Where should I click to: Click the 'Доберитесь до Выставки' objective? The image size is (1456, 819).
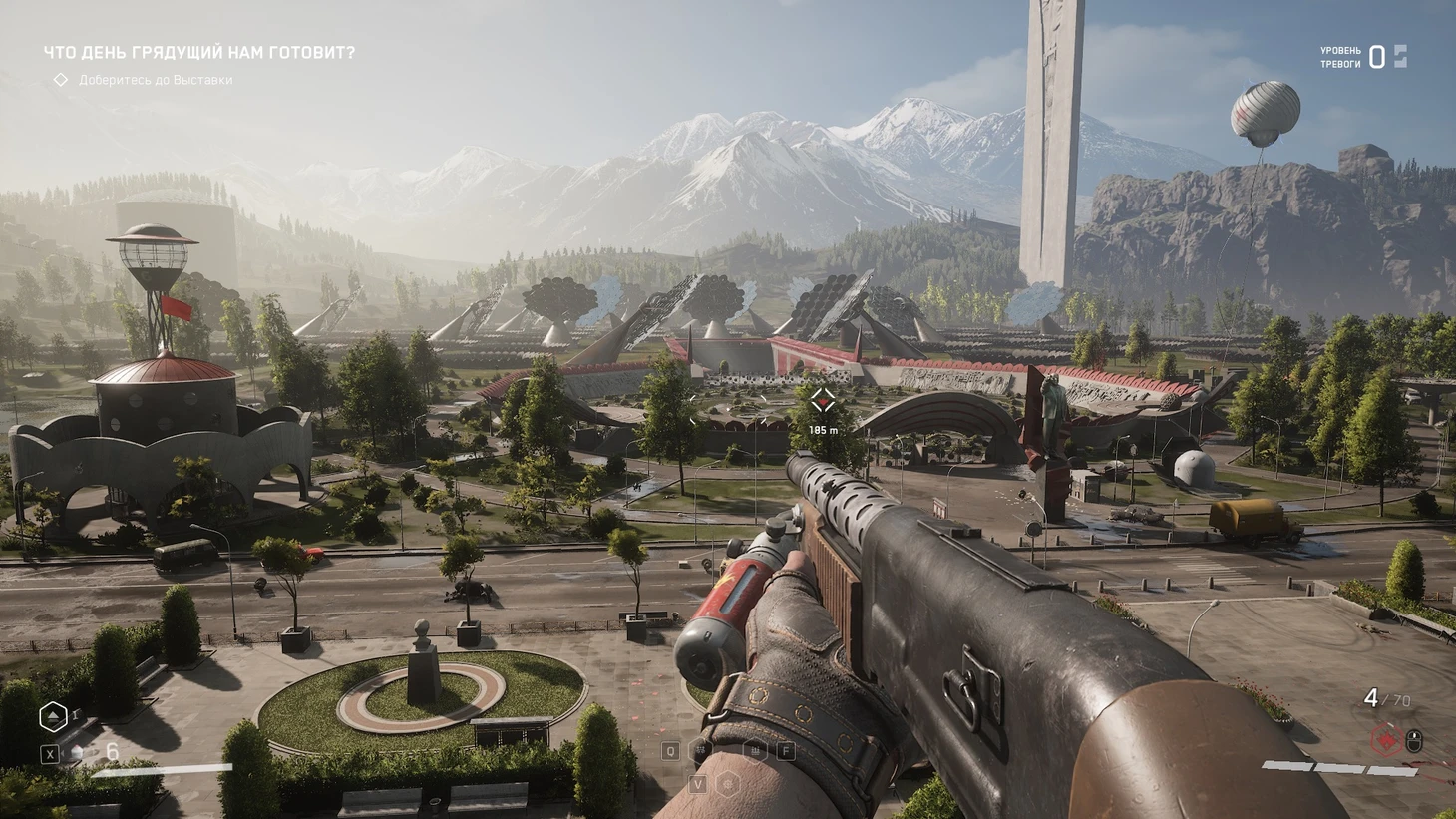click(155, 80)
